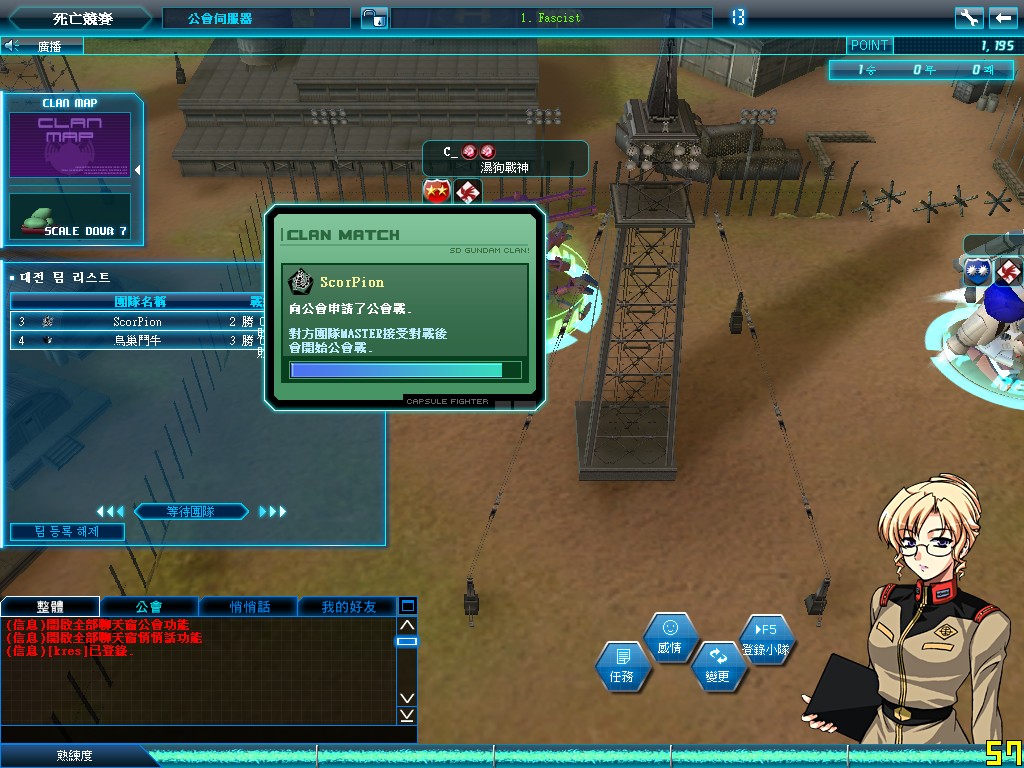
Task: Choose the Scale Dova 7 map entry
Action: (70, 217)
